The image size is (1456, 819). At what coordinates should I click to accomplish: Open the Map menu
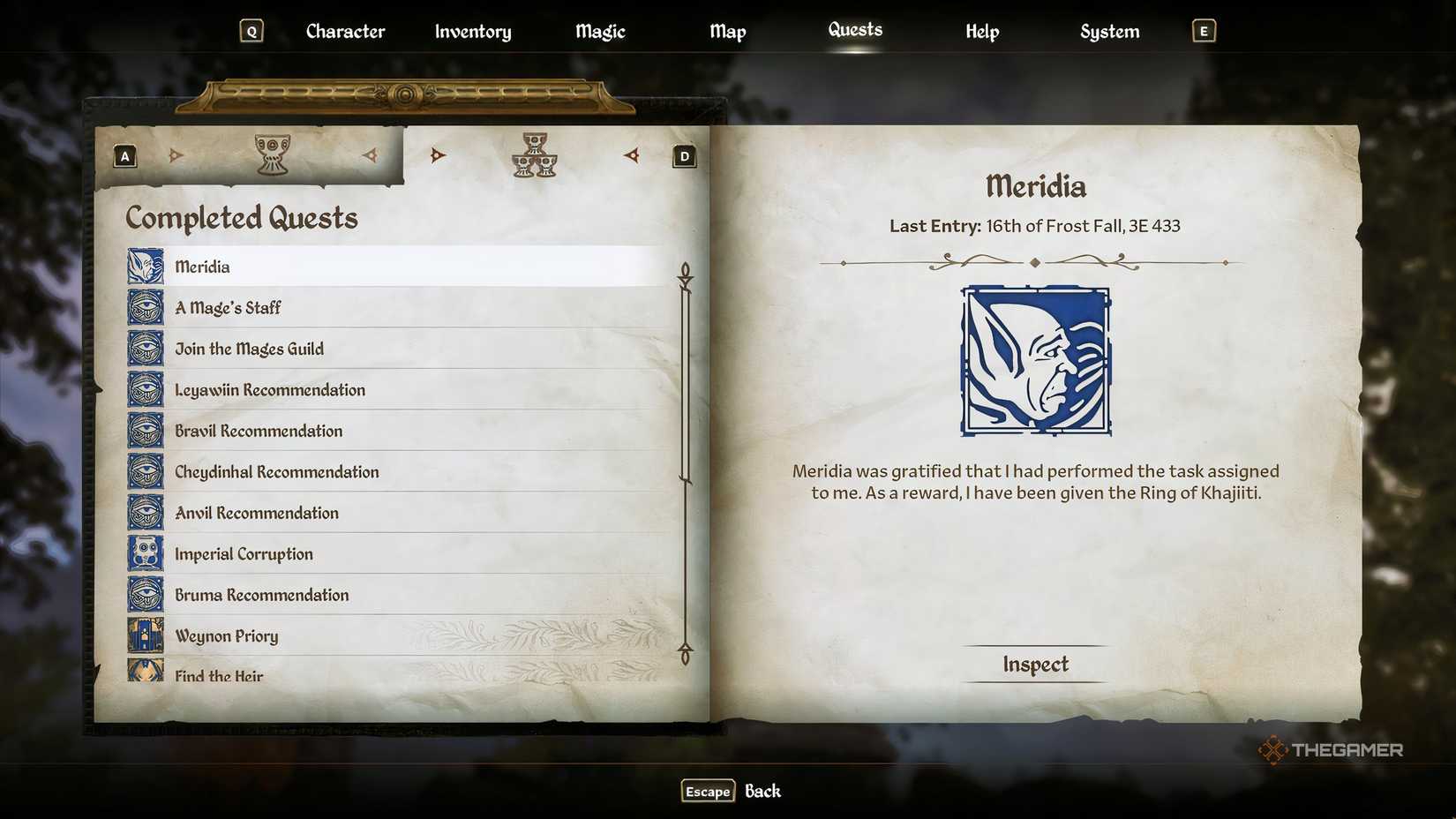tap(727, 31)
